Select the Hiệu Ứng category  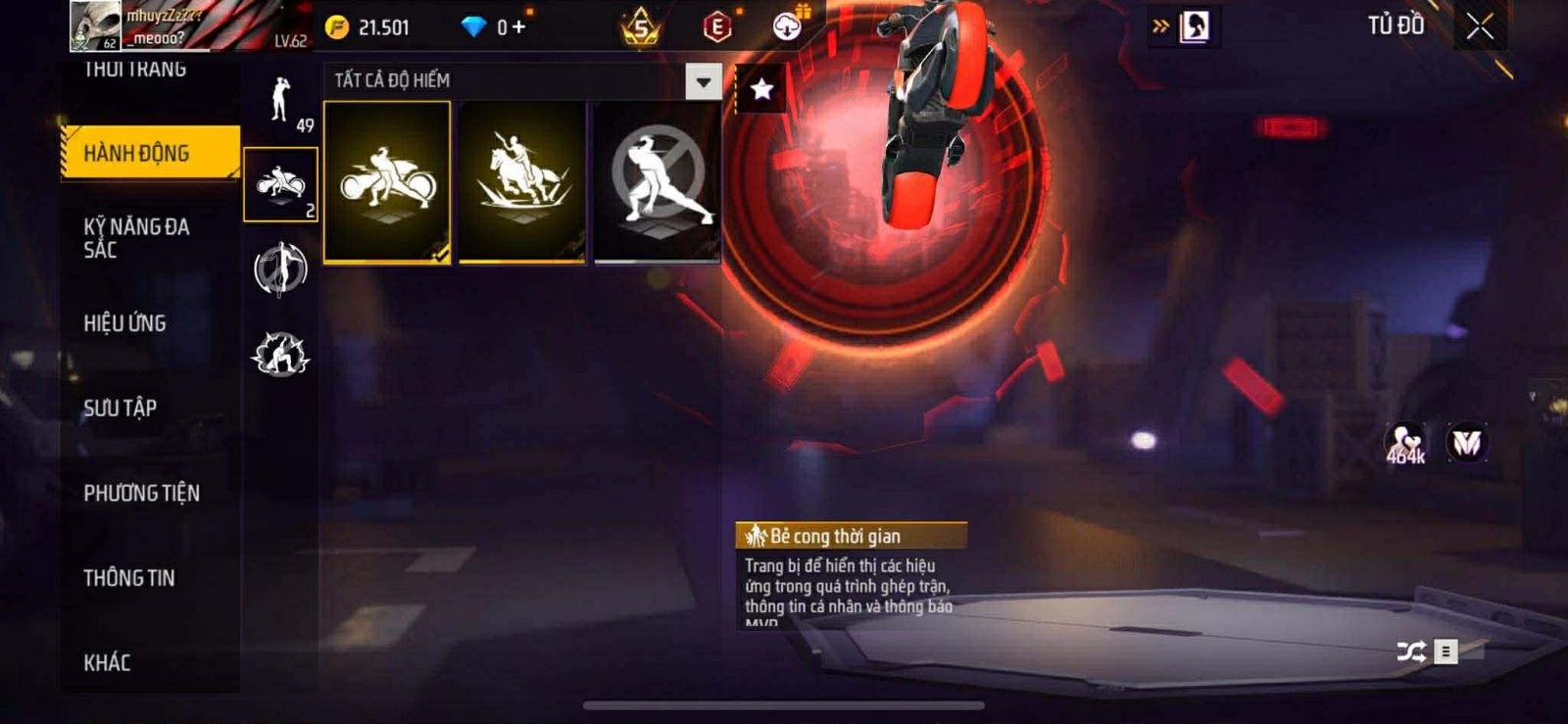(125, 323)
